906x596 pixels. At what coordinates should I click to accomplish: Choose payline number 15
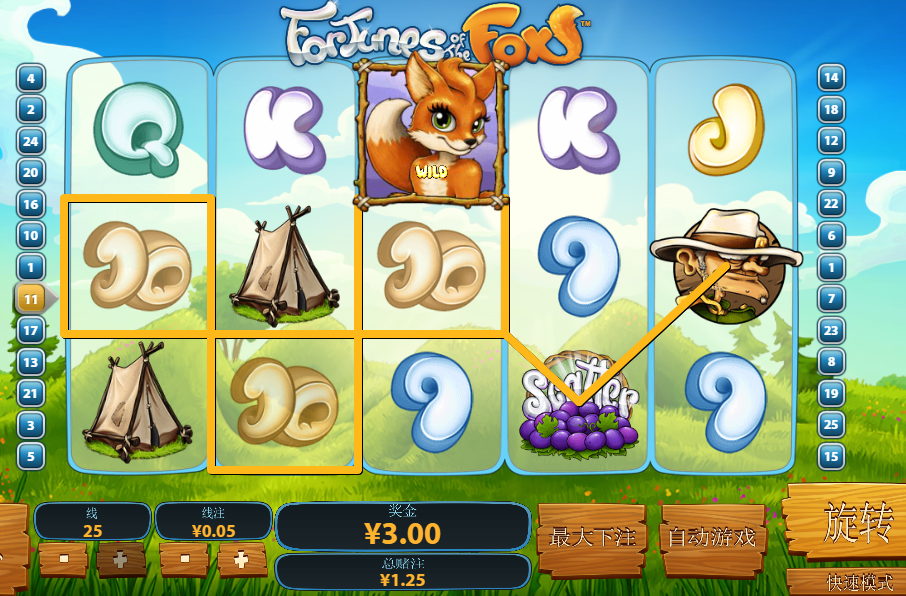click(831, 457)
